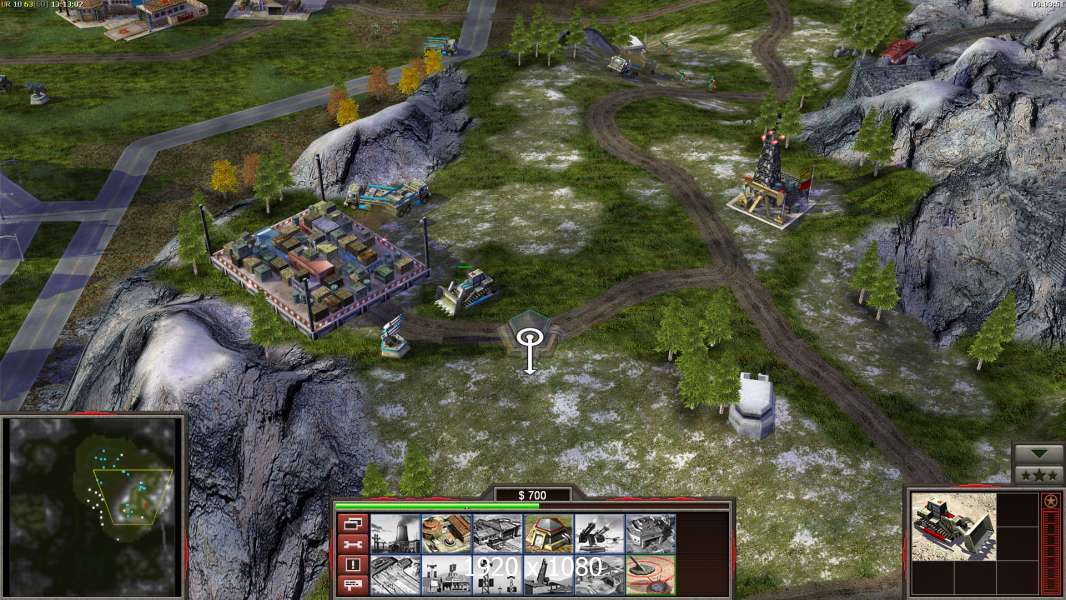Pick the speaker tower build icon
The height and width of the screenshot is (600, 1066).
coord(497,574)
